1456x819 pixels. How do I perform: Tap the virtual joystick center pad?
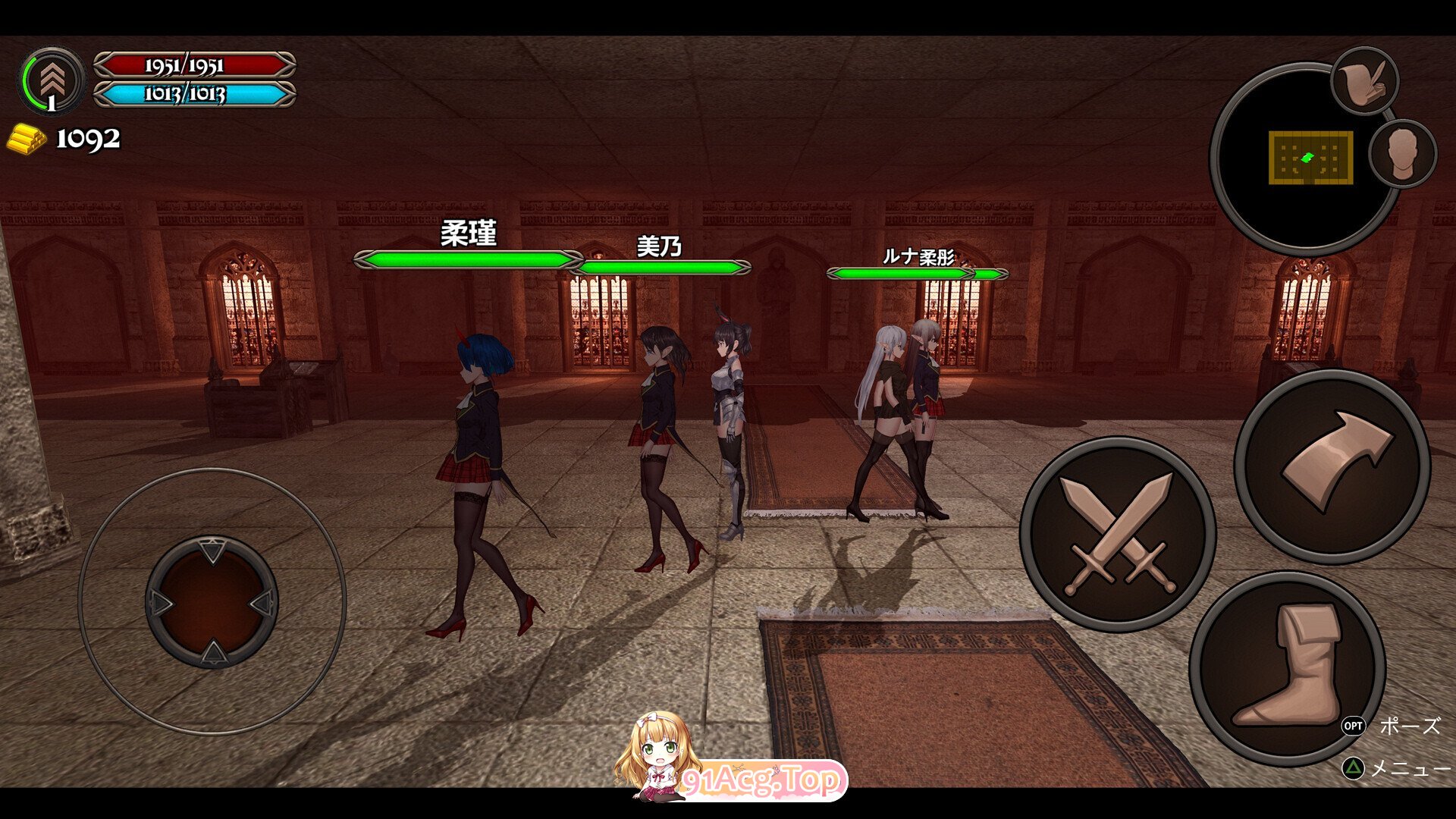212,602
